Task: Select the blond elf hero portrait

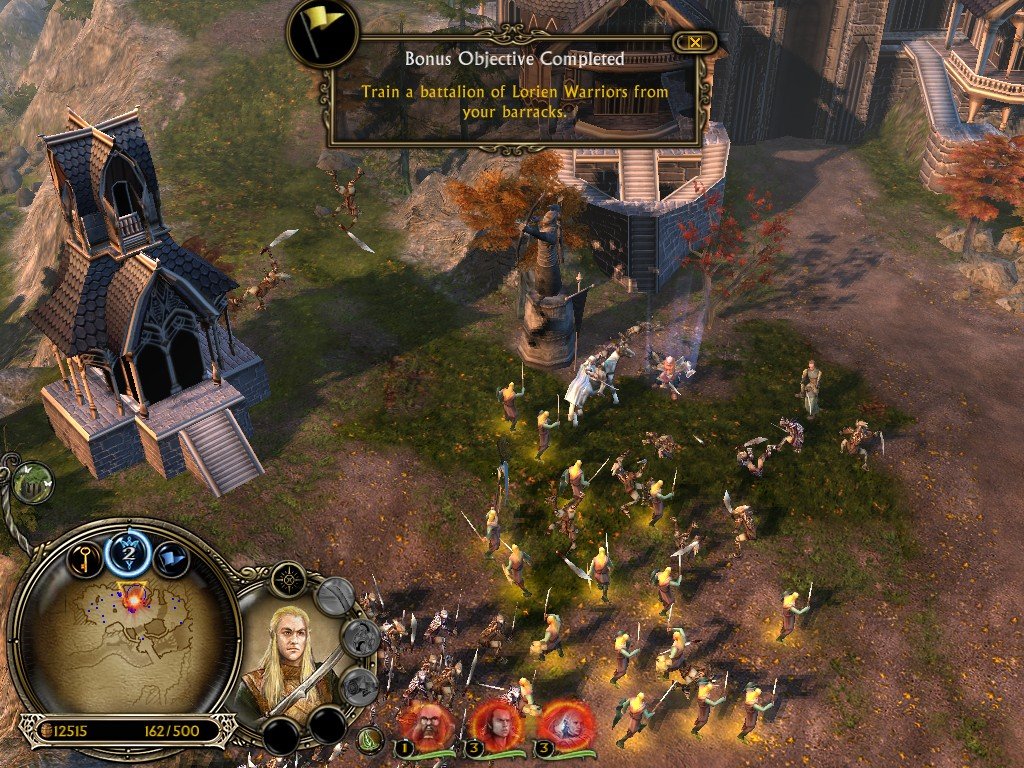Action: [x=288, y=651]
